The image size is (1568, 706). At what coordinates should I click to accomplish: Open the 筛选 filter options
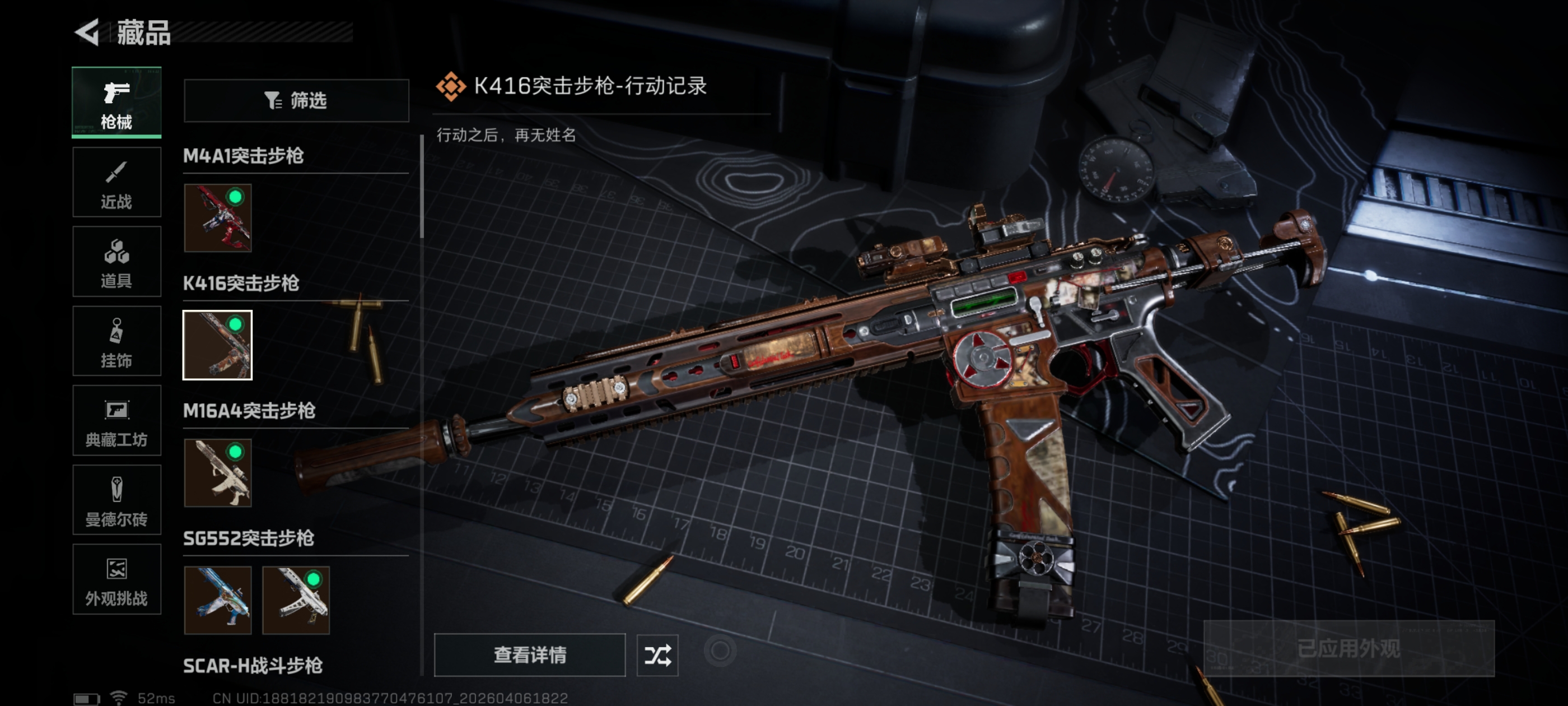[x=296, y=100]
